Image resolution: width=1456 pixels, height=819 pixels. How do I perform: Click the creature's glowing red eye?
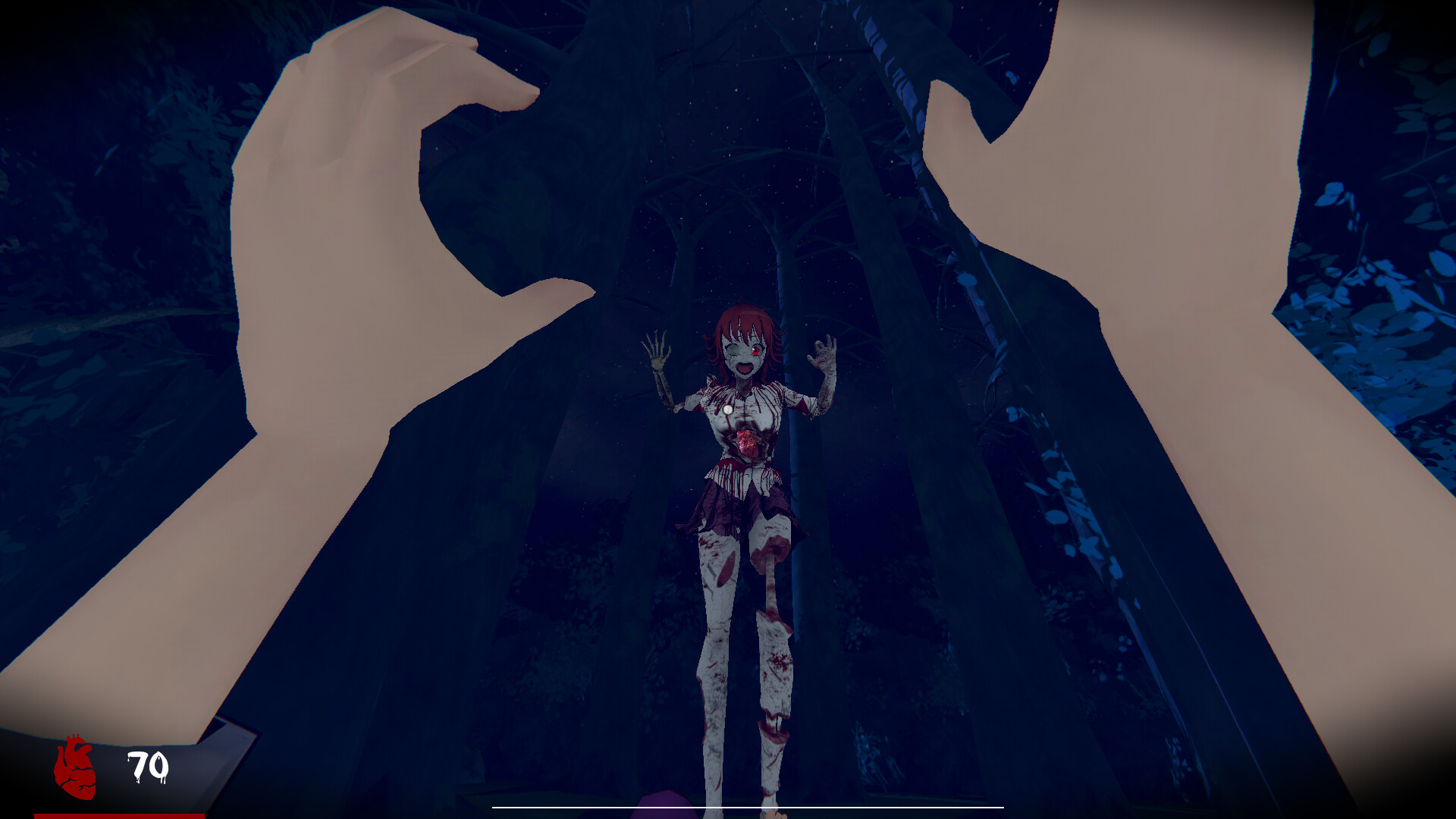758,348
